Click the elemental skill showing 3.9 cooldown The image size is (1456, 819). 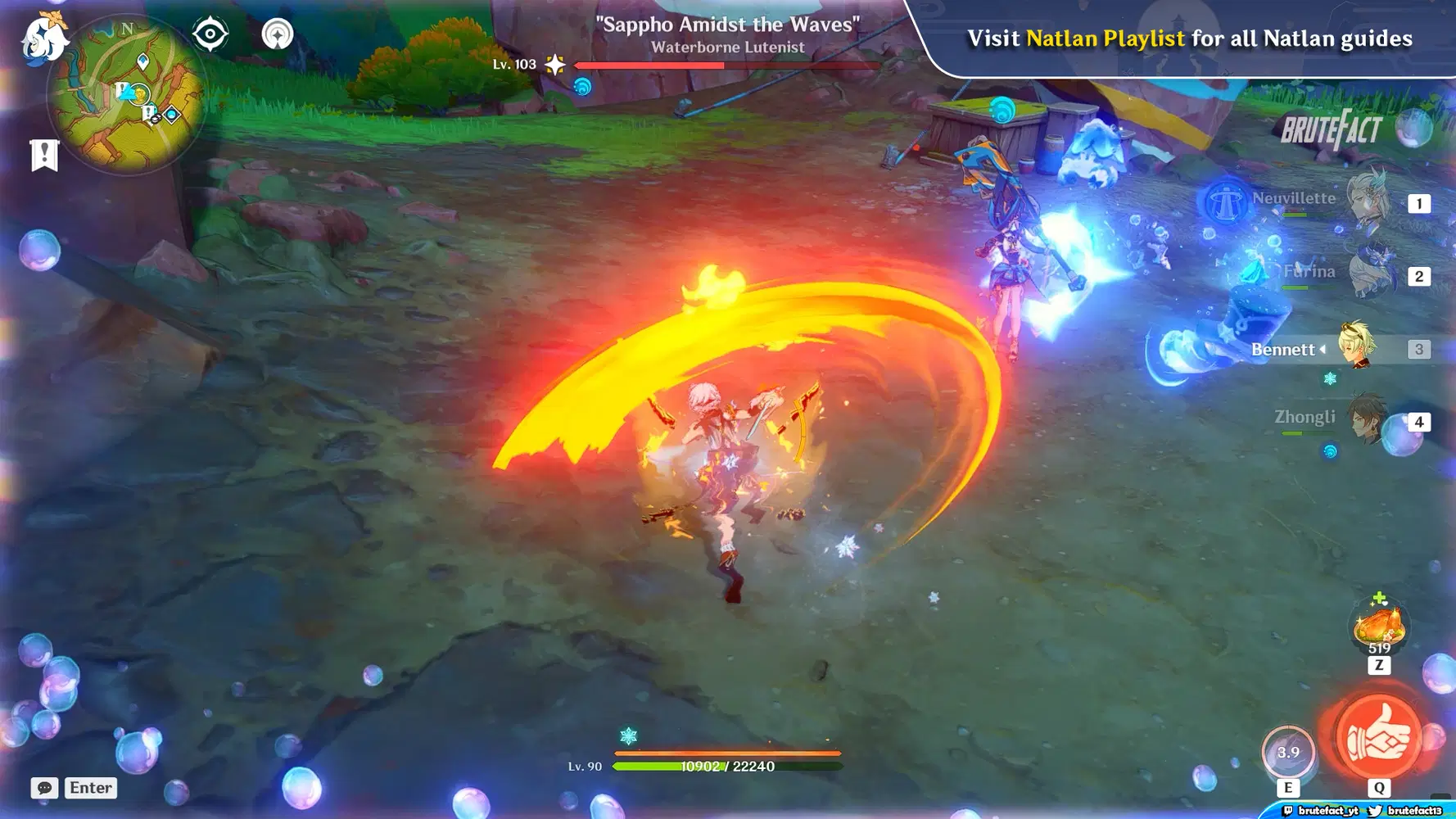point(1290,752)
